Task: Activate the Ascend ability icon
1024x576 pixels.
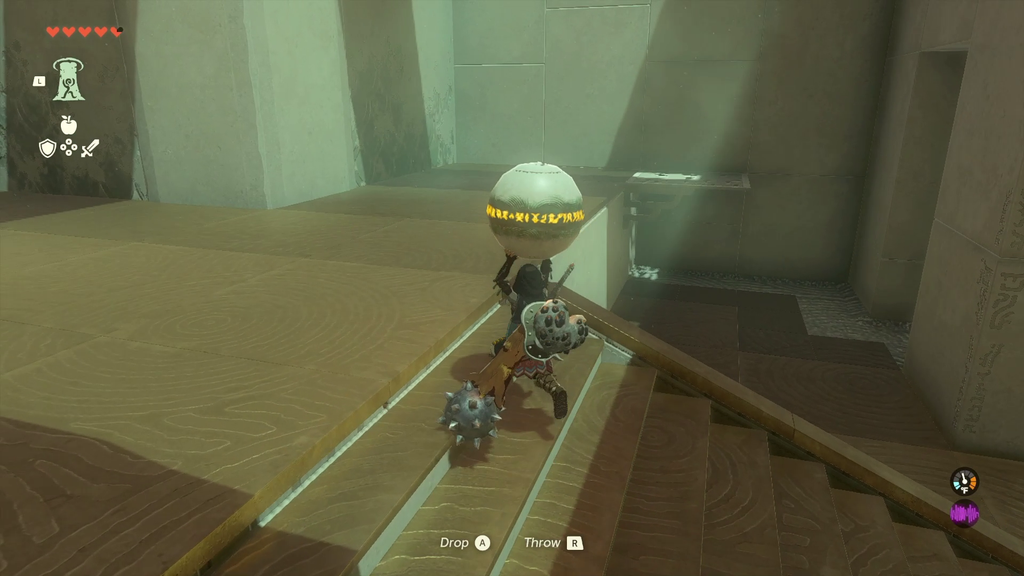Action: coord(68,80)
